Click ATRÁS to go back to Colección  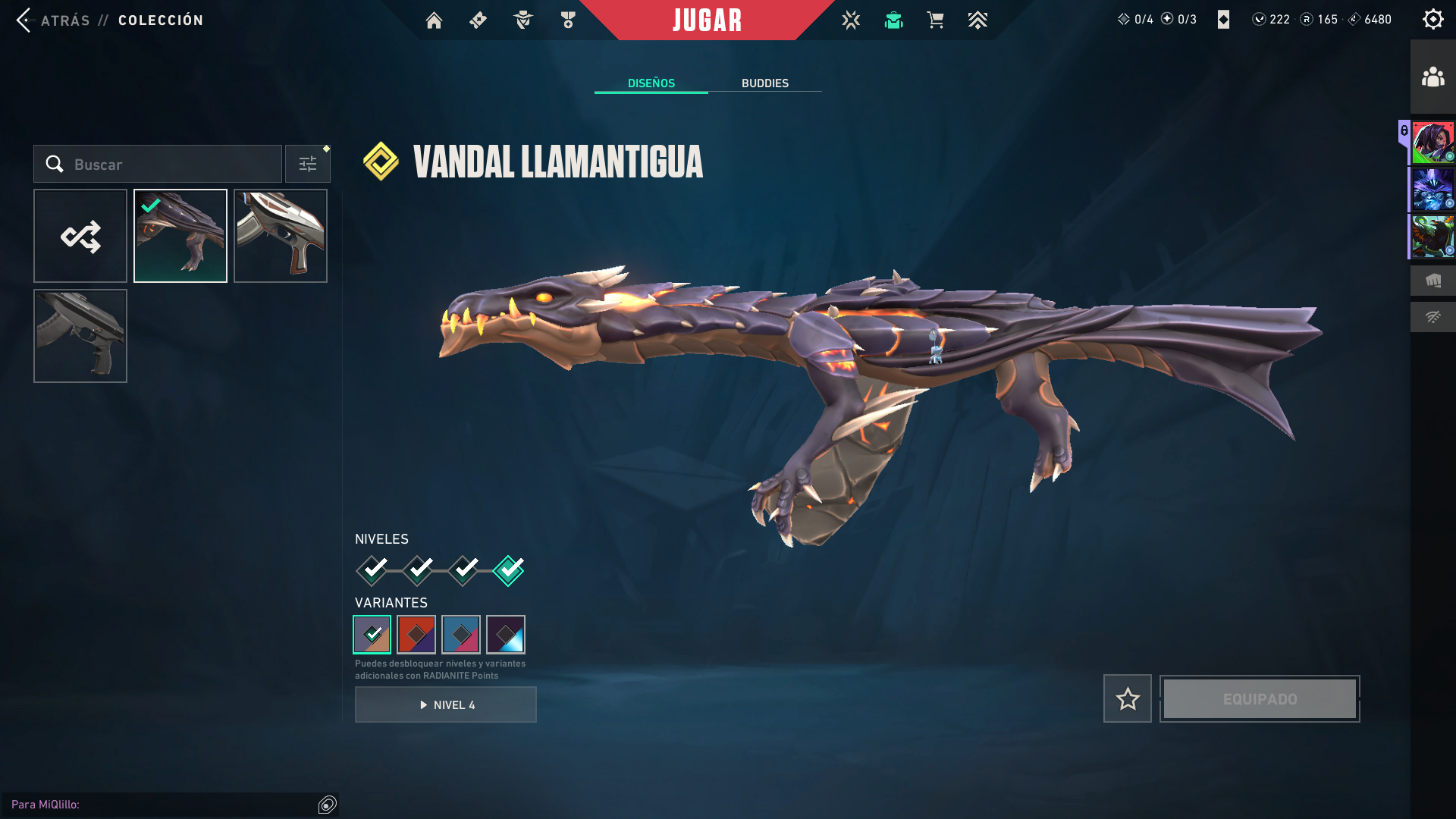[x=66, y=20]
